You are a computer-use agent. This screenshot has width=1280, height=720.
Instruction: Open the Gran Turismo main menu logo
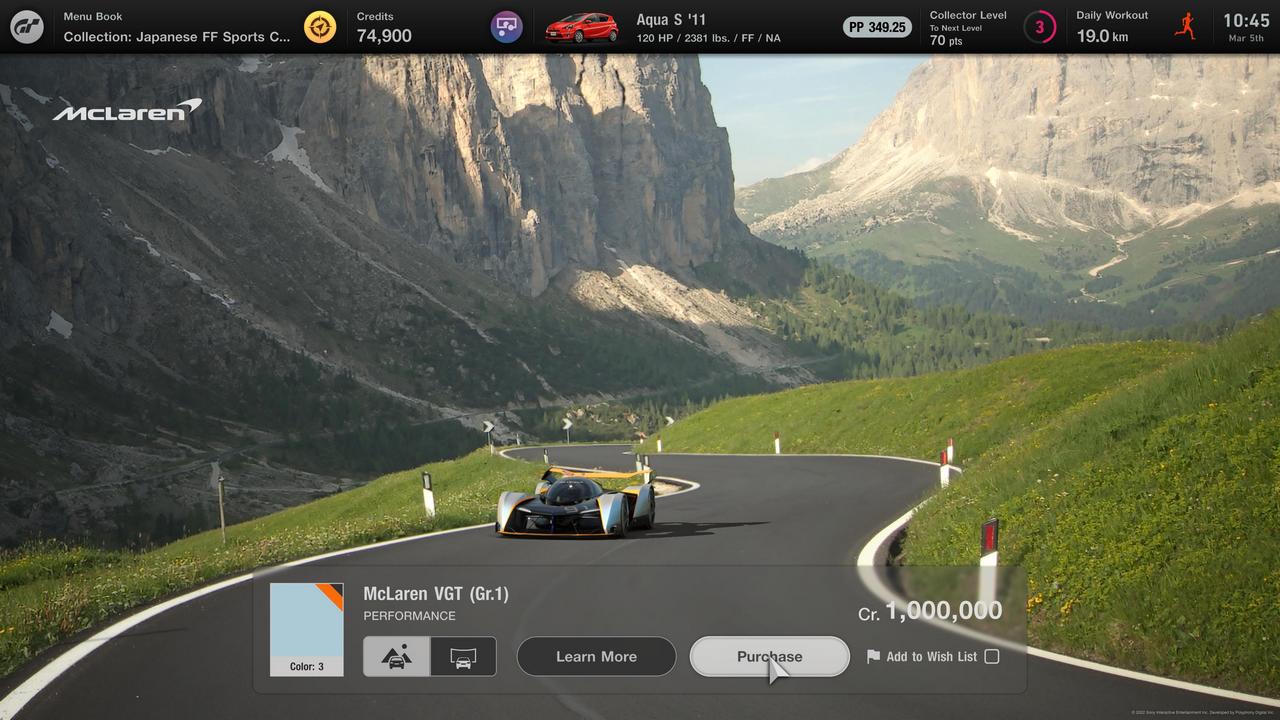point(27,27)
